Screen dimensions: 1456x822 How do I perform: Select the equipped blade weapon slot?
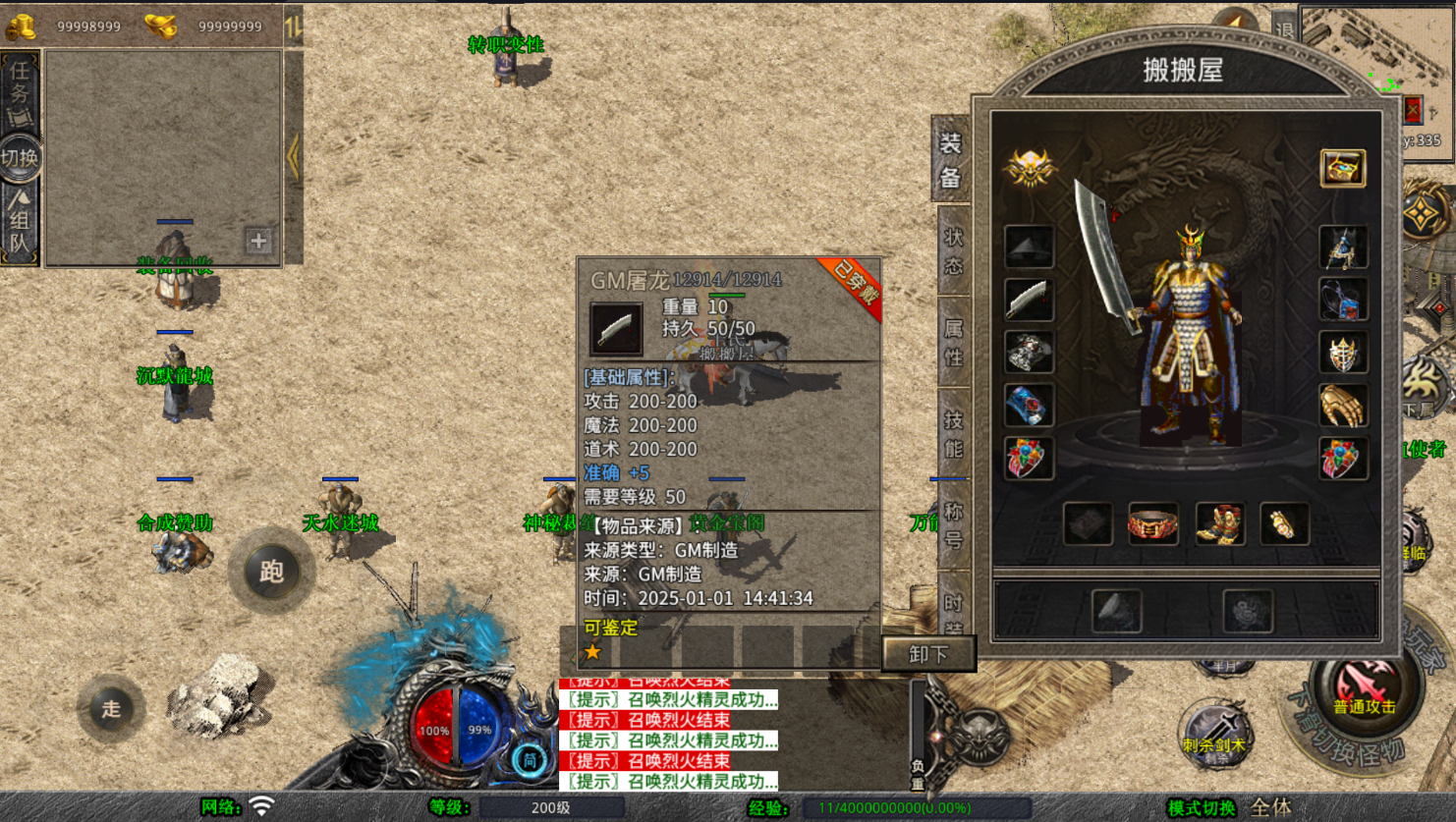click(x=1029, y=300)
